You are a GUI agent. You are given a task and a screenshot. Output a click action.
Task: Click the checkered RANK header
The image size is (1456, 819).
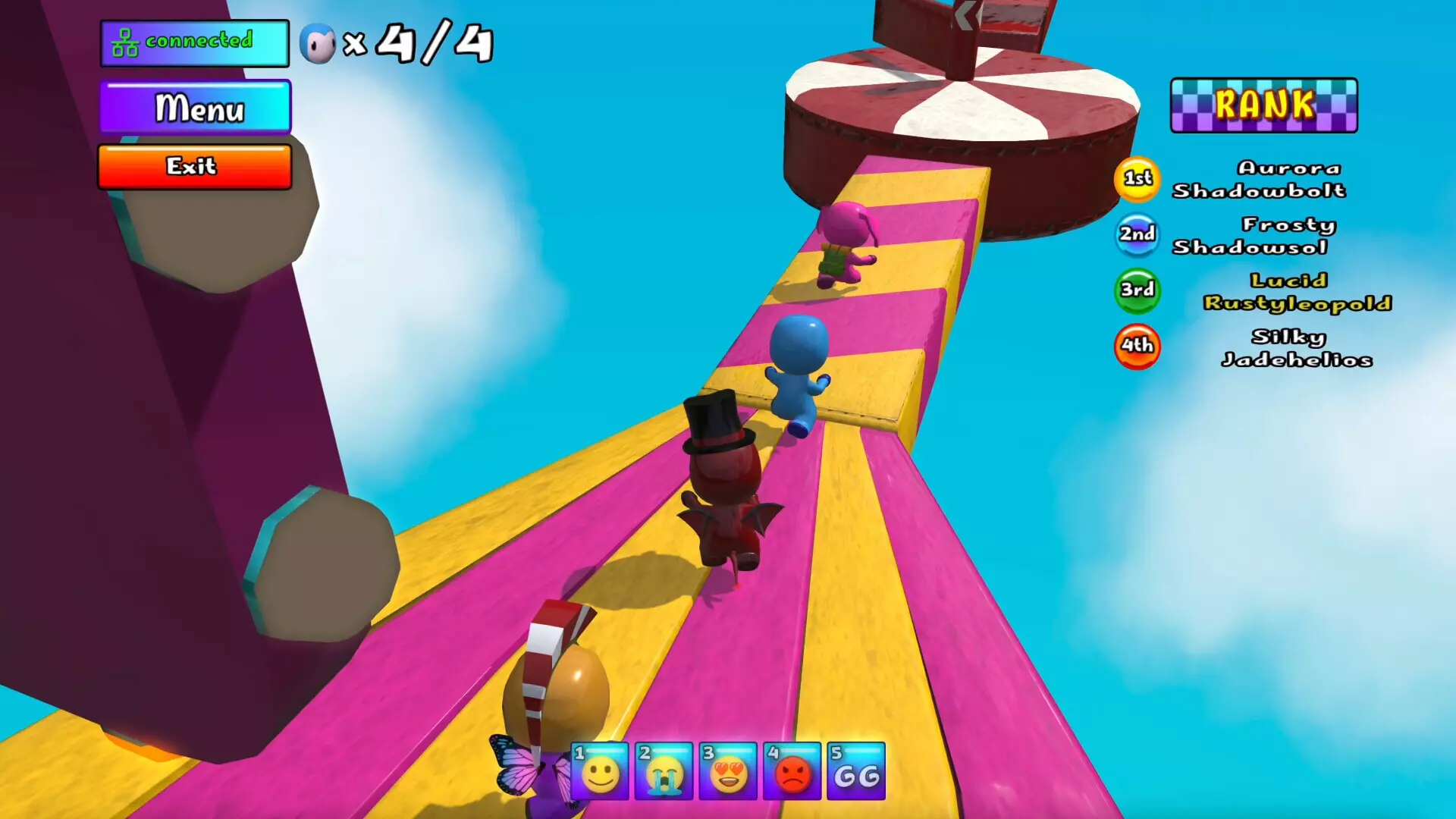click(1263, 105)
